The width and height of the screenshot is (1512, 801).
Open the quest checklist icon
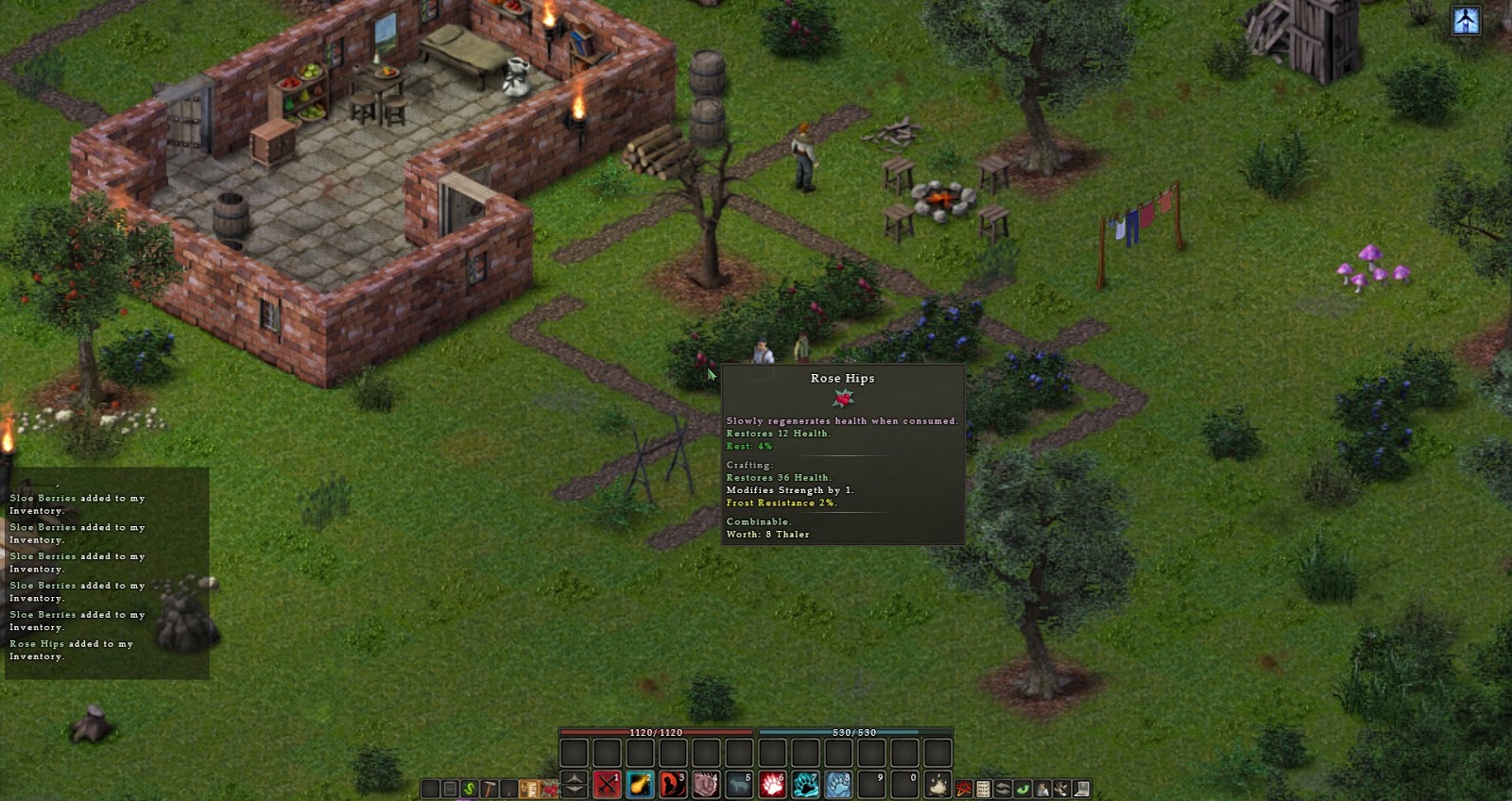pos(983,787)
